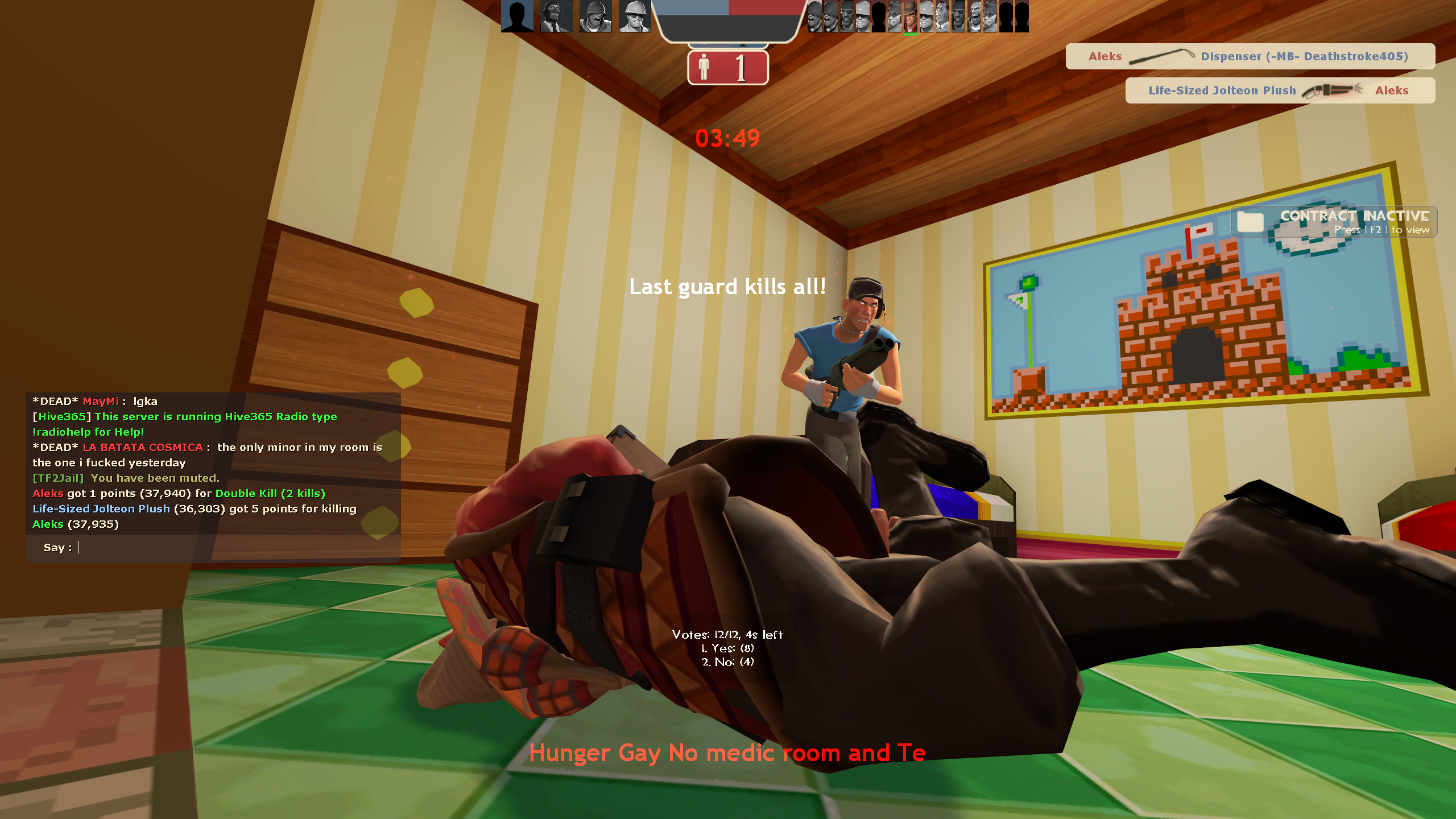Image resolution: width=1456 pixels, height=819 pixels.
Task: Click the BLU Engineer player portrait
Action: [x=634, y=16]
